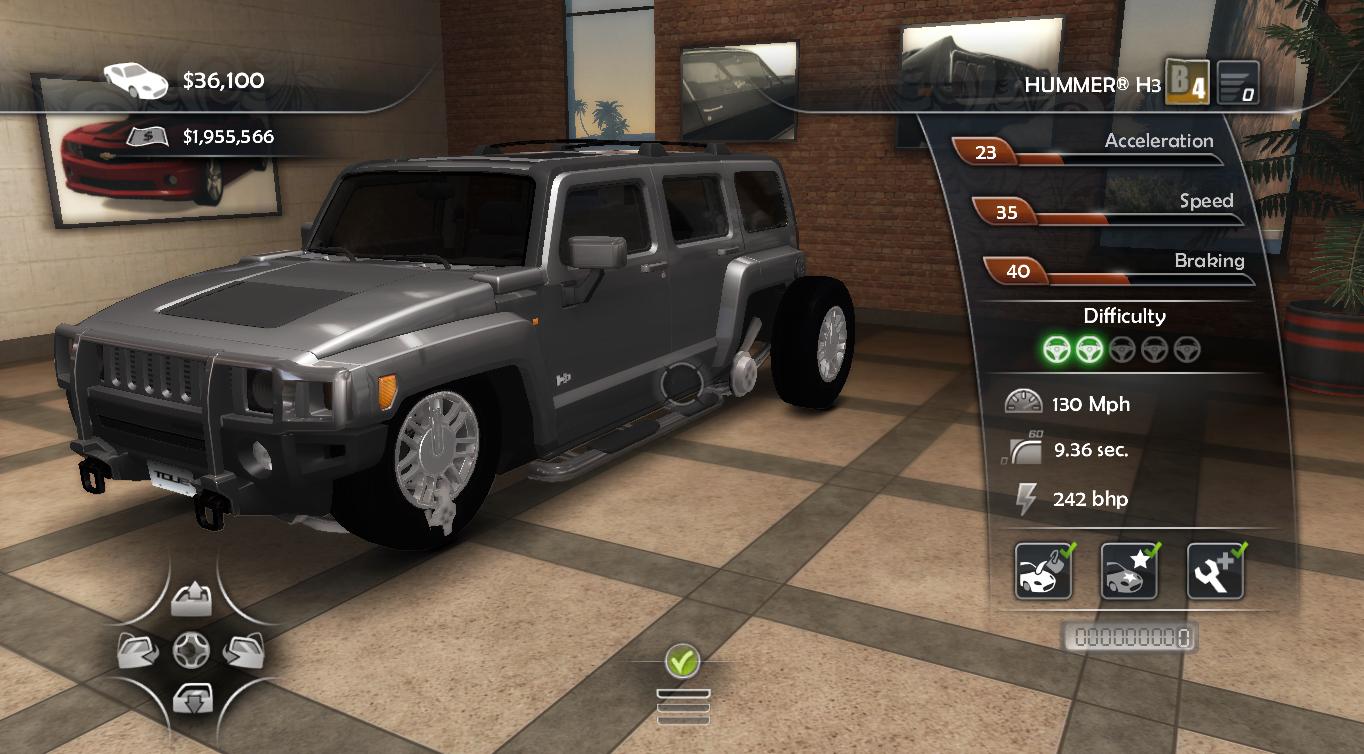Open the left car door control

(136, 651)
